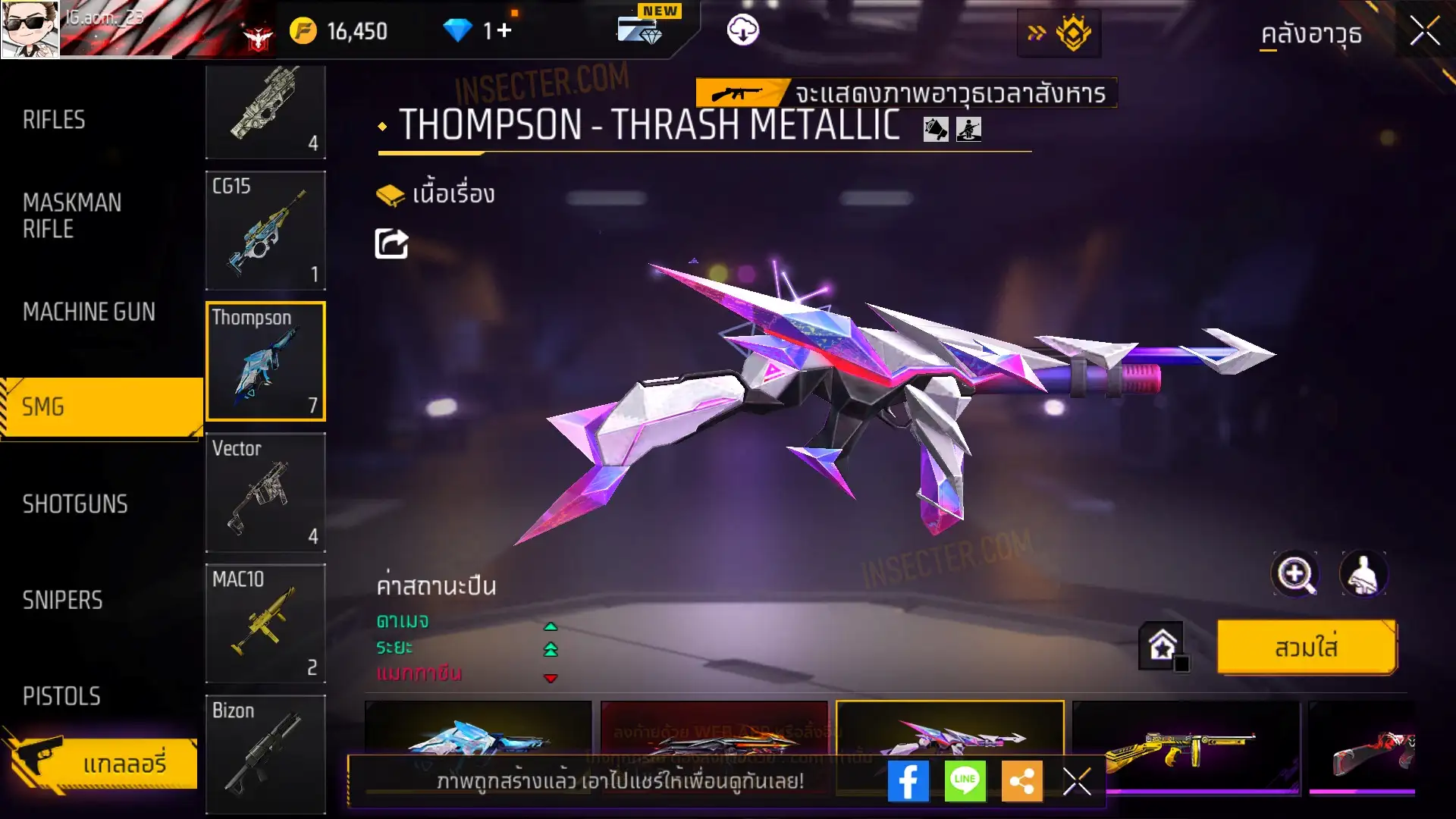
Task: Select the gold Thompson skin thumbnail
Action: click(1185, 747)
